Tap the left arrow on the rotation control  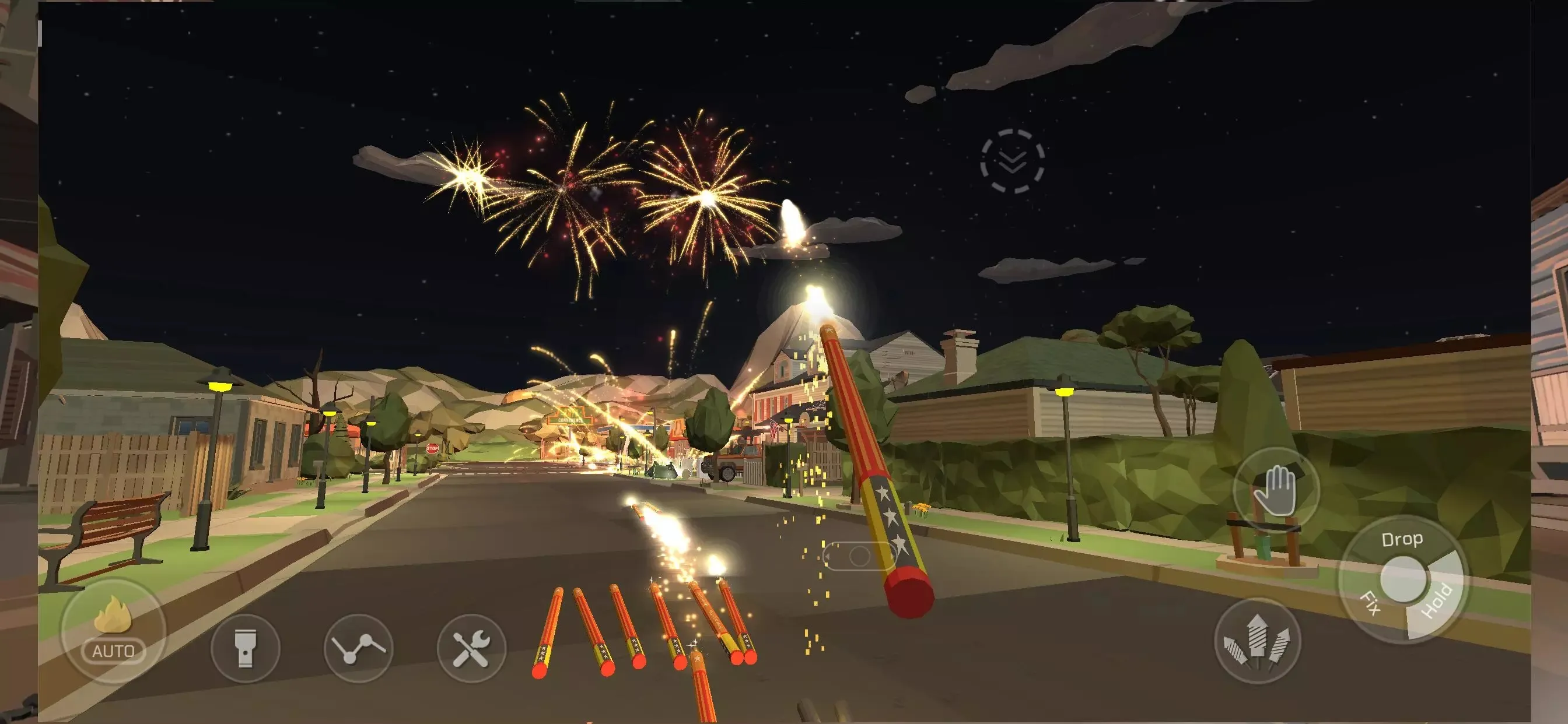coord(827,558)
